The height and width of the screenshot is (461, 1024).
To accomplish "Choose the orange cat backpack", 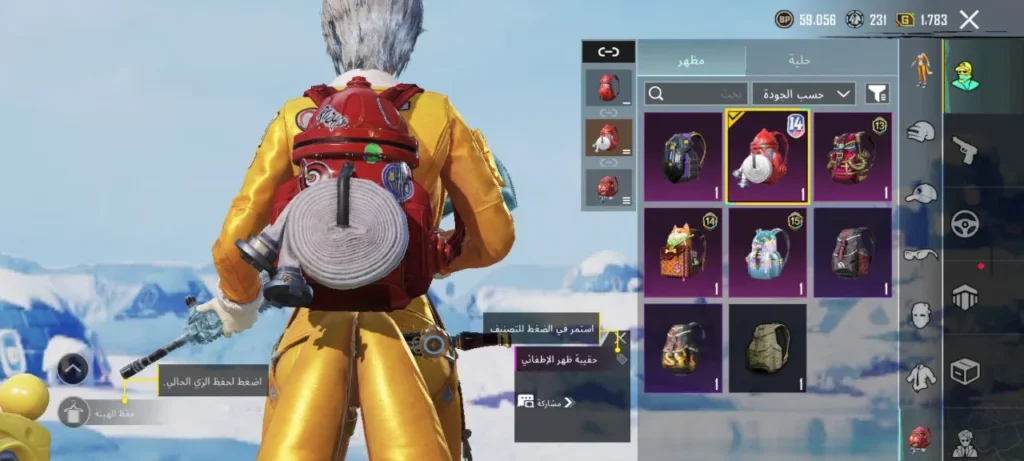I will pos(683,253).
